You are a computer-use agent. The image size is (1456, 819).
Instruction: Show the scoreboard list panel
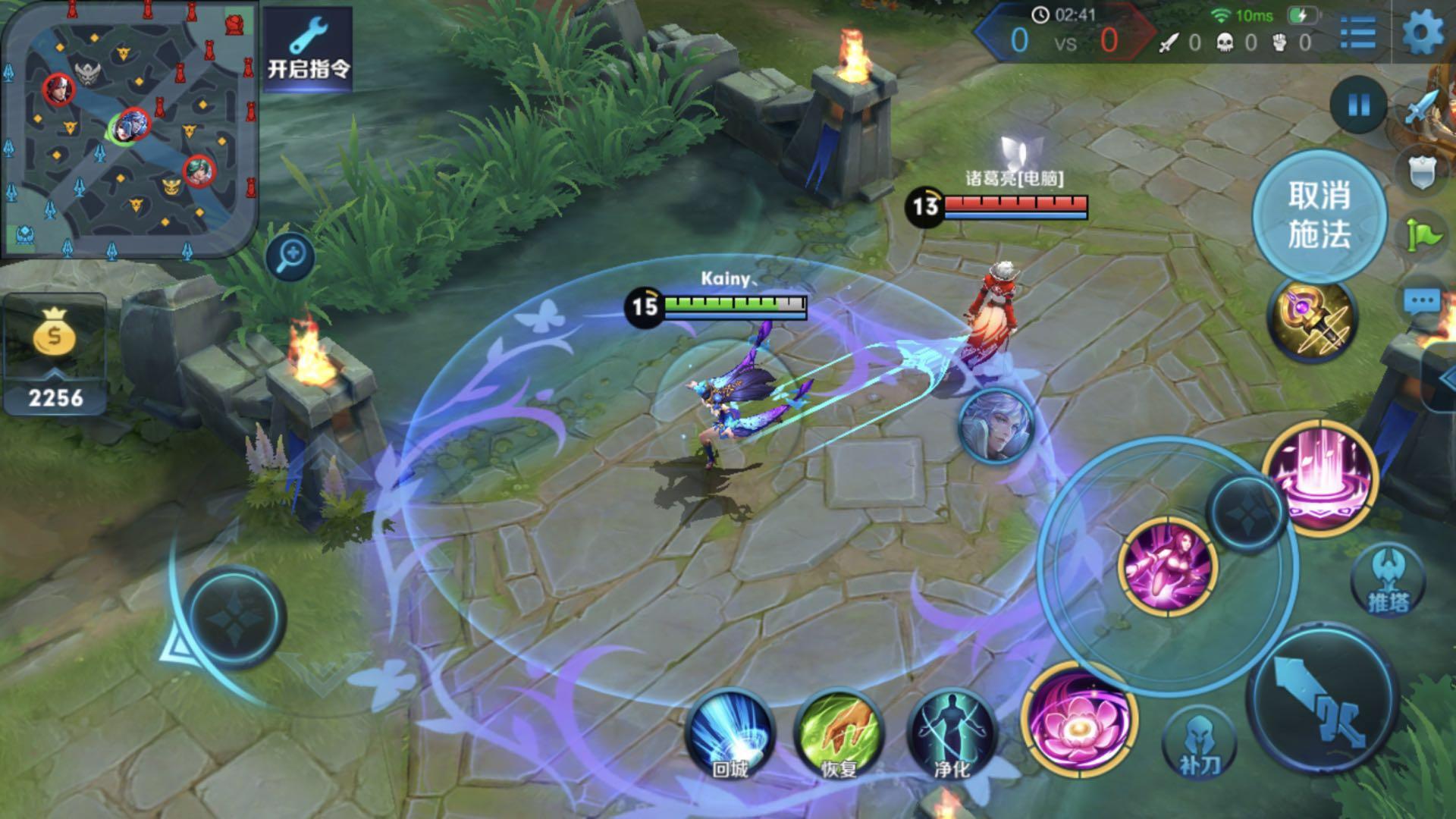(1357, 34)
